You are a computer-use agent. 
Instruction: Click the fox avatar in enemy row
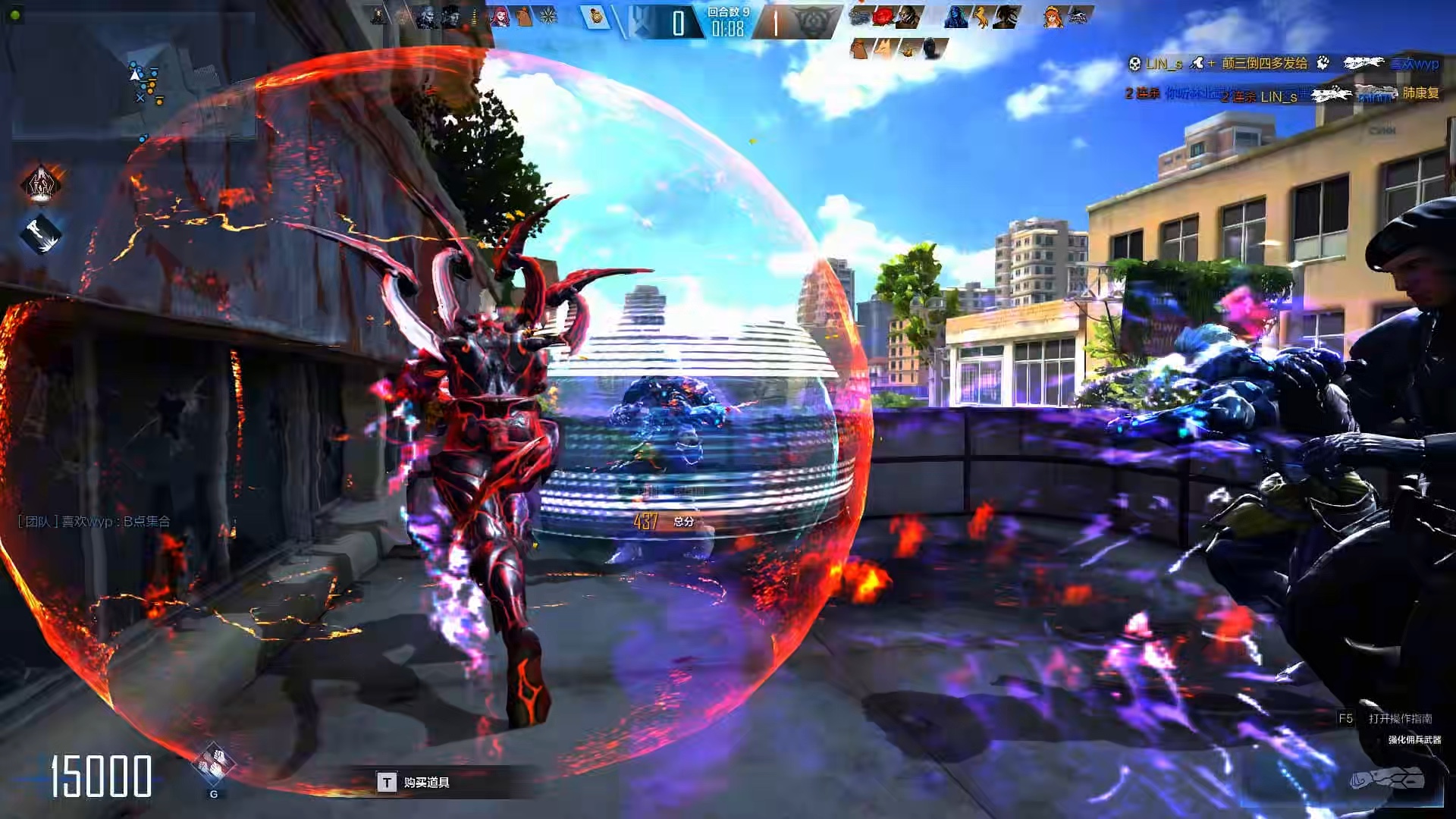click(x=884, y=50)
